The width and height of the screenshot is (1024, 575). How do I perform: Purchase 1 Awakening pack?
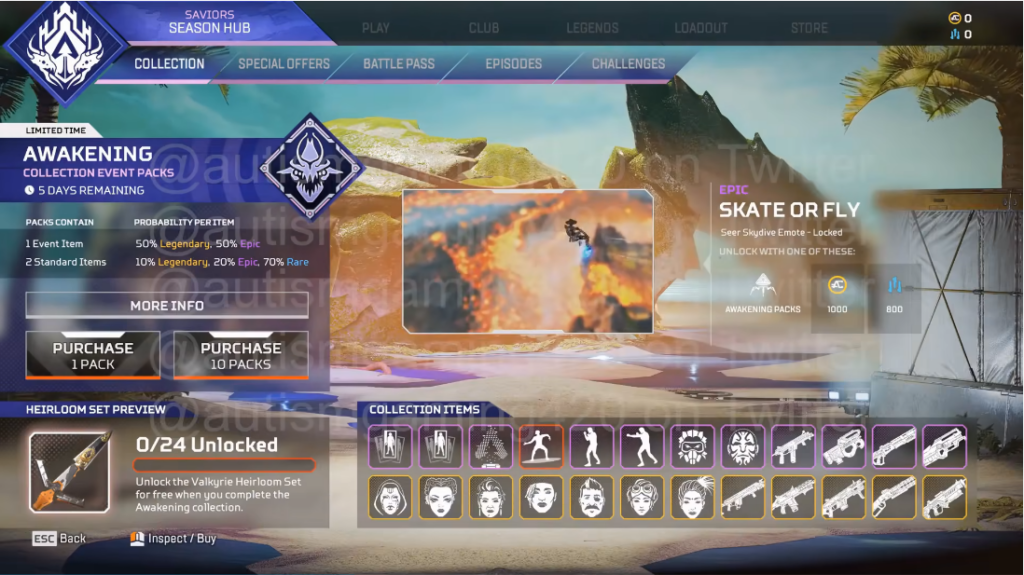click(93, 356)
